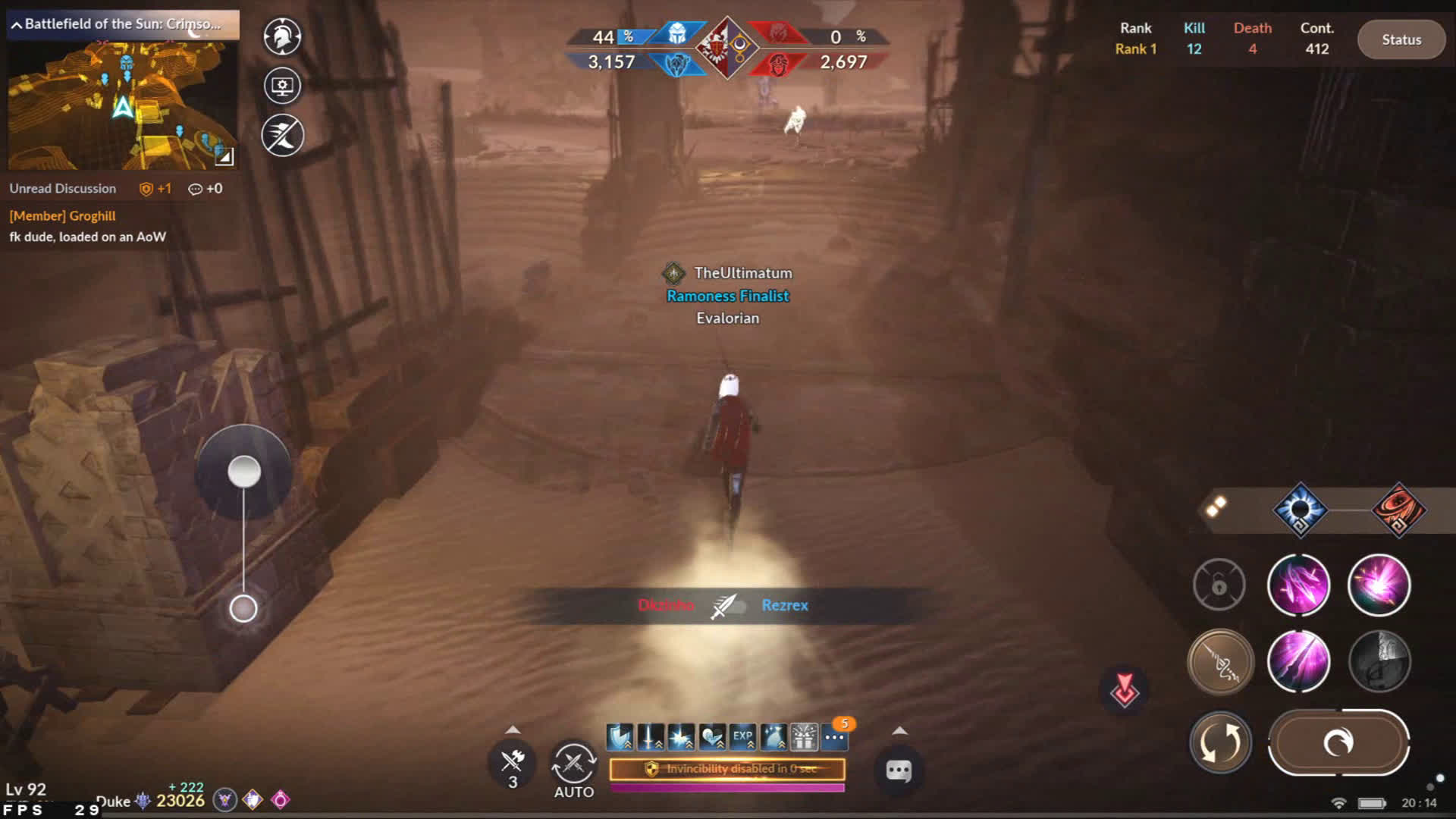Toggle the crossed-out running figure icon

(282, 136)
